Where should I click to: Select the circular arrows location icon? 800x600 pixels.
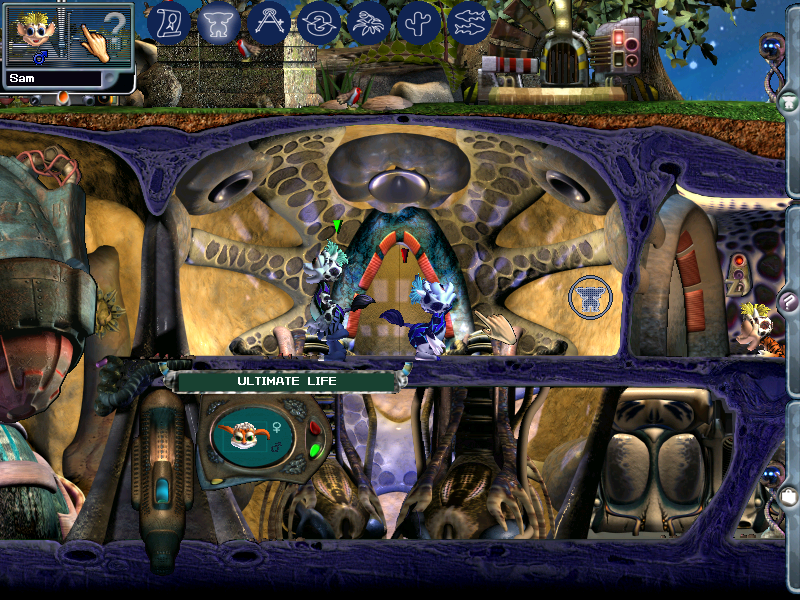[318, 21]
